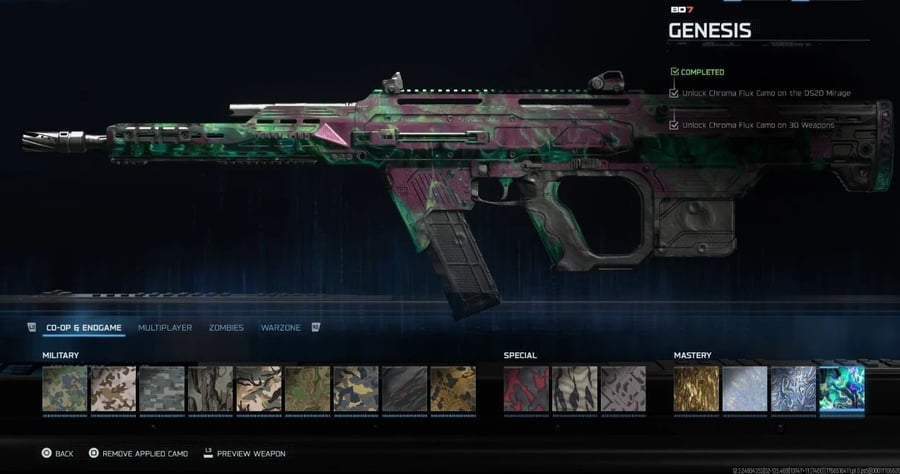Pick the white diamond Mastery camo
Image resolution: width=900 pixels, height=474 pixels.
[x=745, y=389]
